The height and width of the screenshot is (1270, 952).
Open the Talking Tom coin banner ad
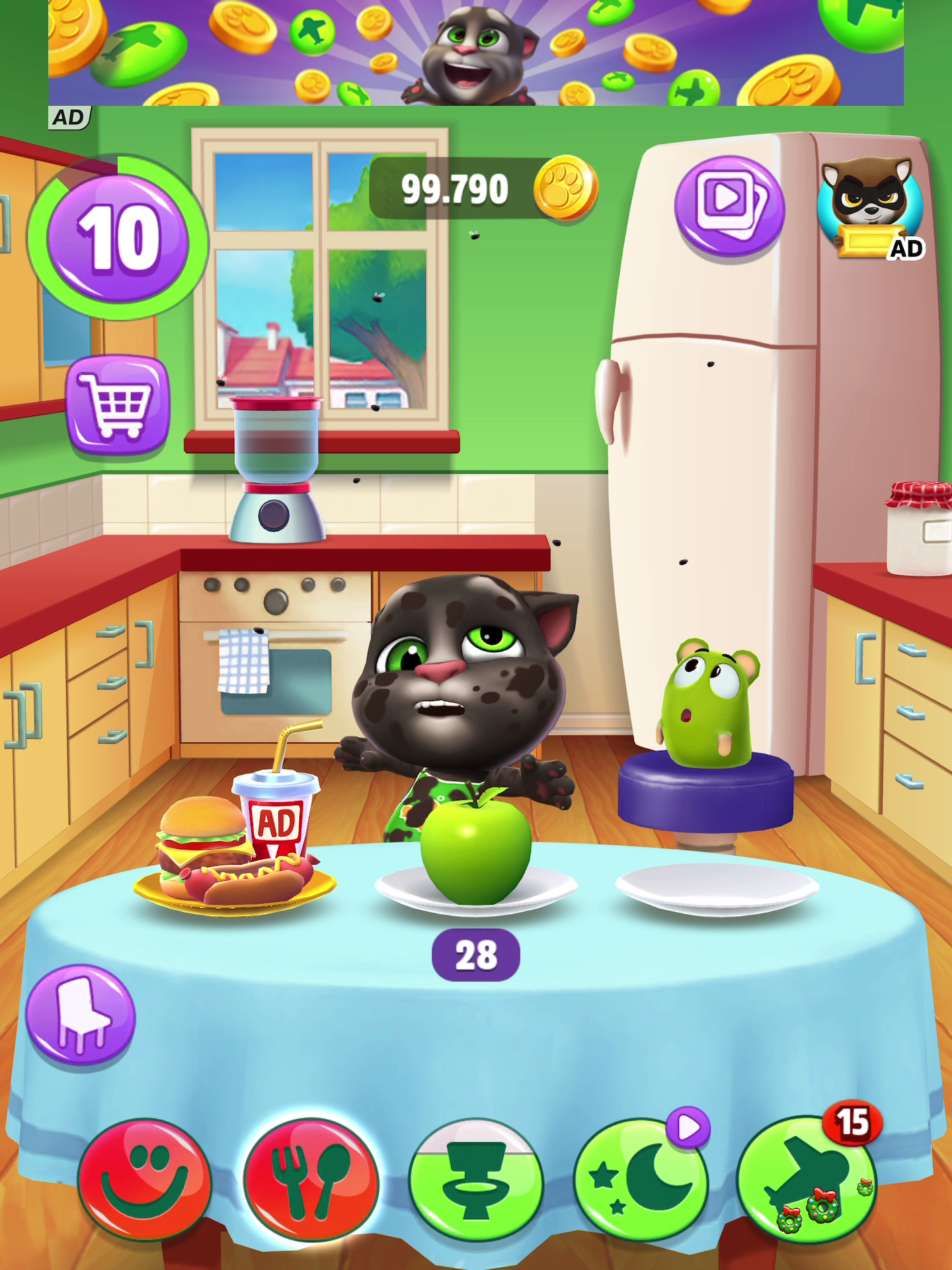(476, 53)
